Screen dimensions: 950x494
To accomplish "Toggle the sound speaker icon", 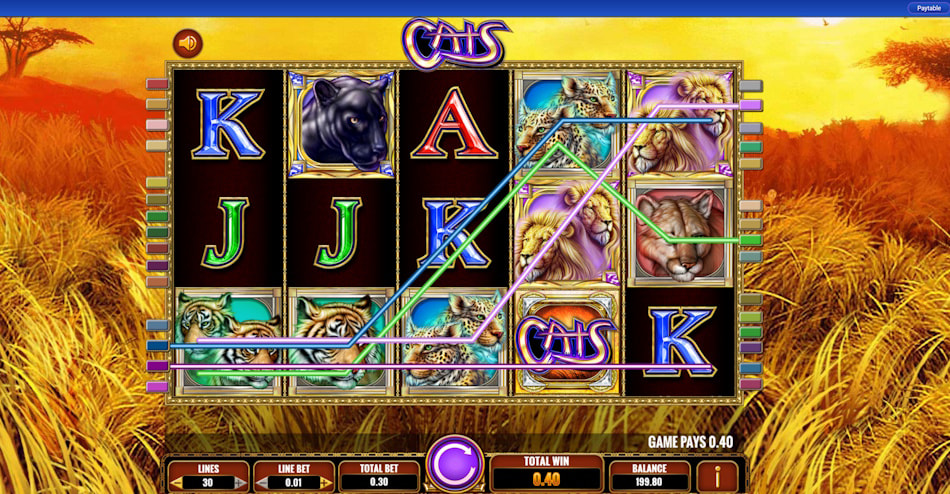I will (187, 43).
